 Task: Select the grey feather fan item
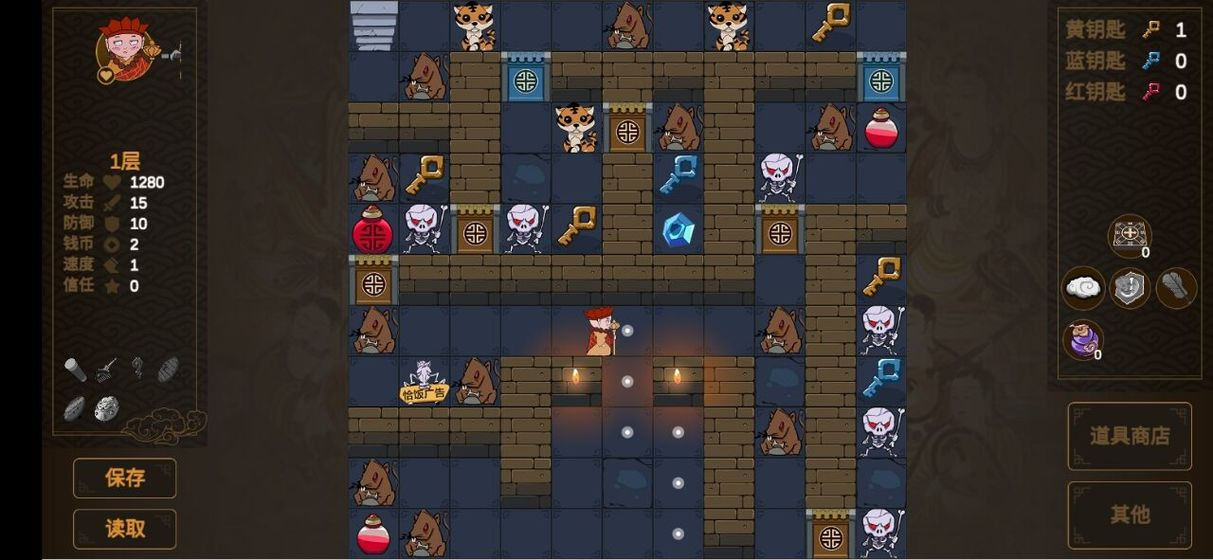(x=1177, y=288)
